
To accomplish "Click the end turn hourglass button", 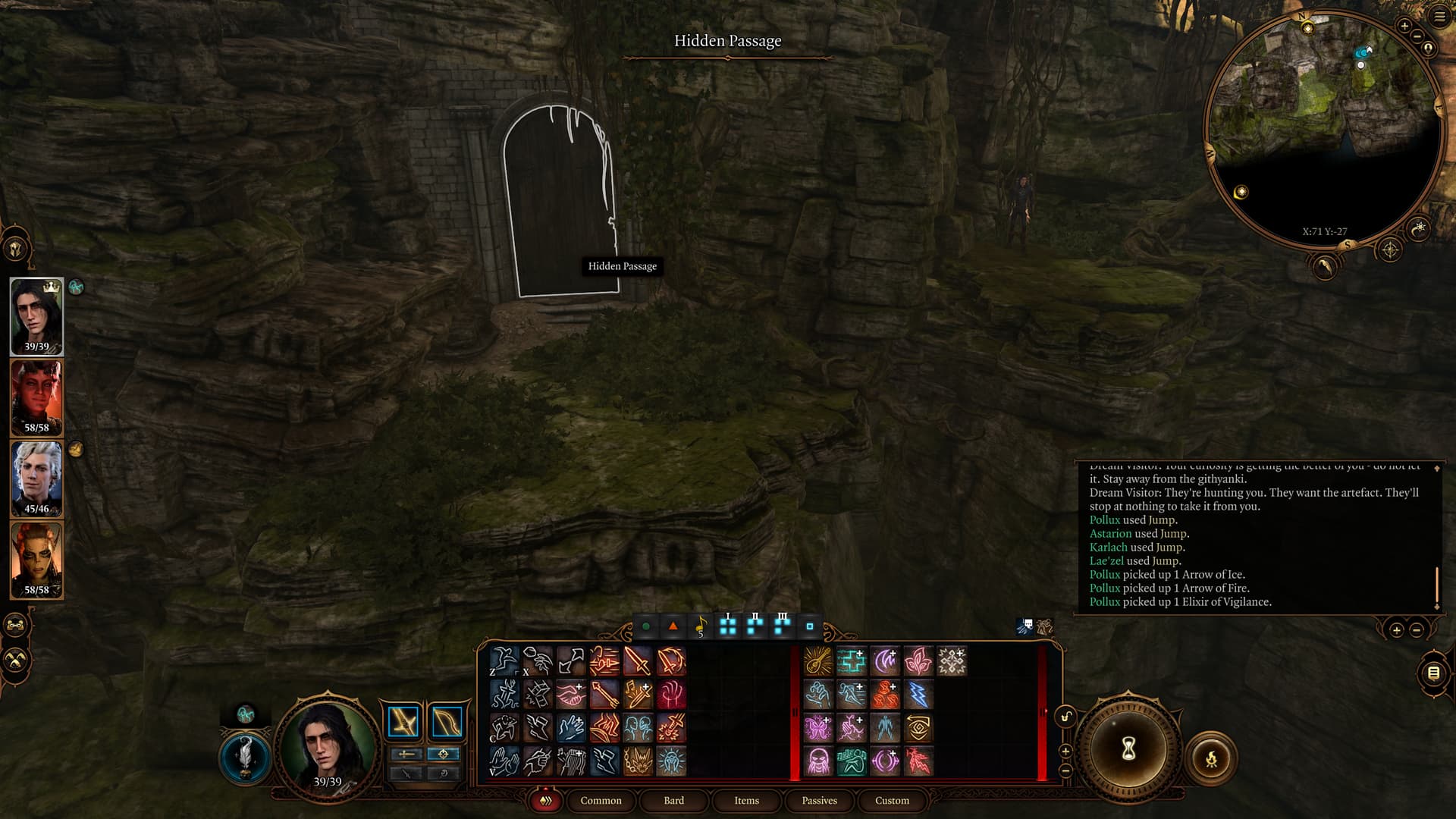I will pos(1128,749).
